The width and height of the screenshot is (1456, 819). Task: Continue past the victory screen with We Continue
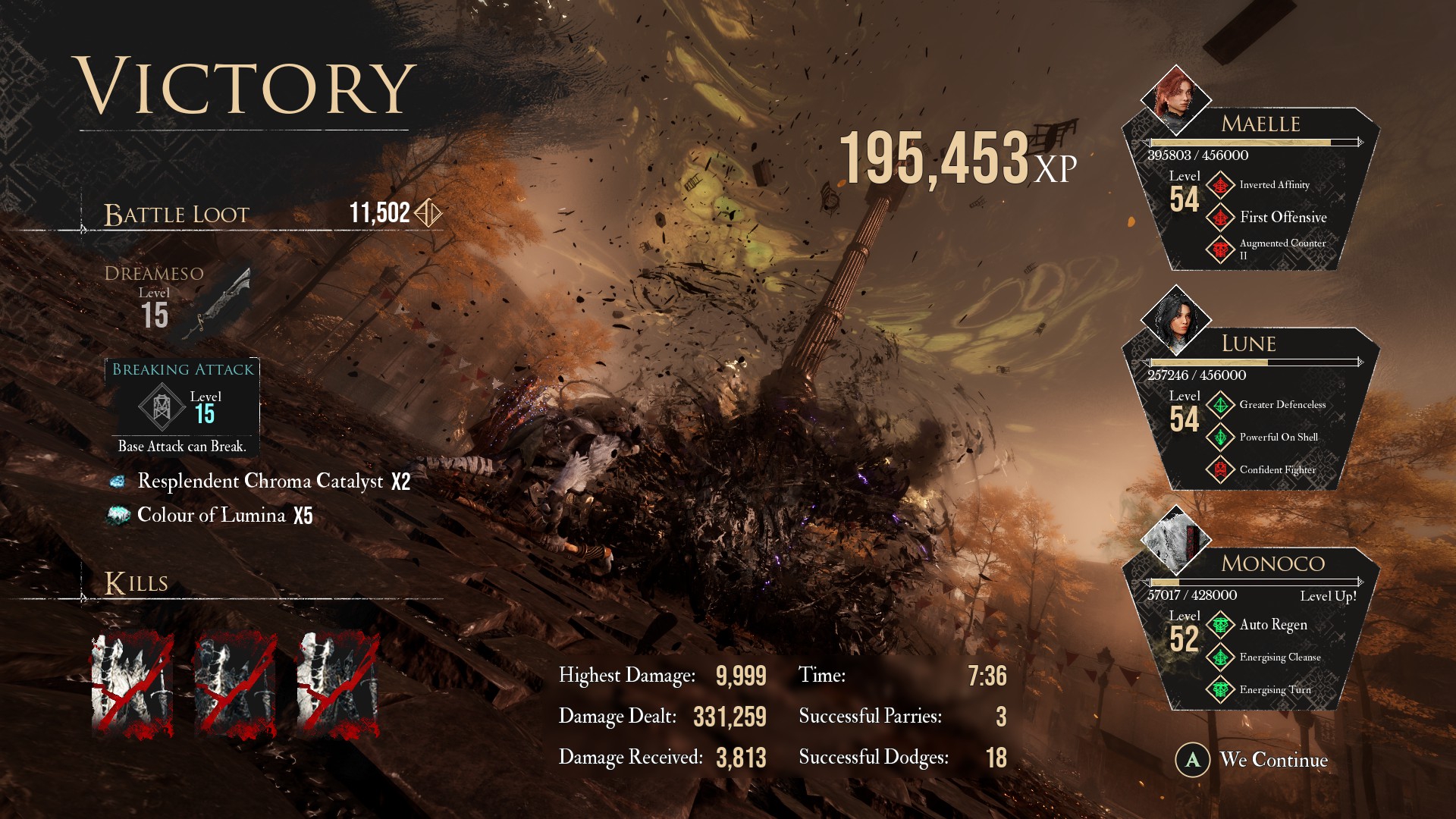pyautogui.click(x=1253, y=760)
